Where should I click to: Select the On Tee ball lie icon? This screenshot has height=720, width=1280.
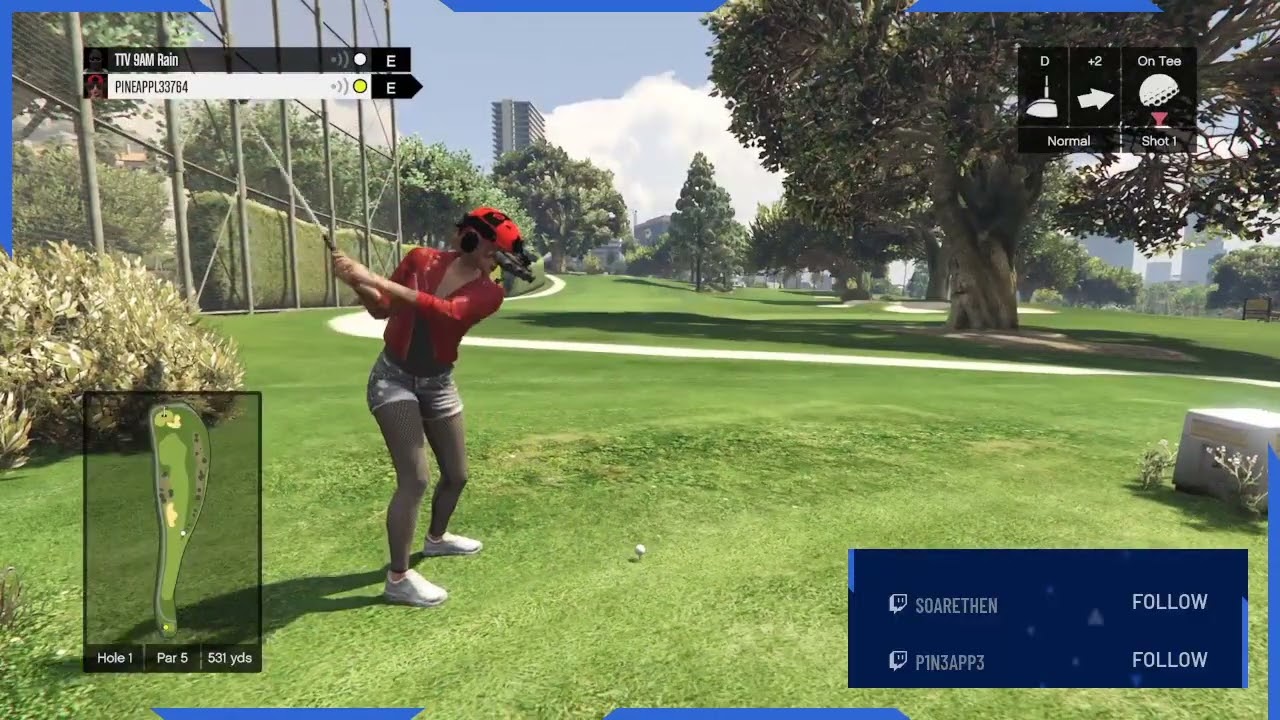[x=1159, y=98]
